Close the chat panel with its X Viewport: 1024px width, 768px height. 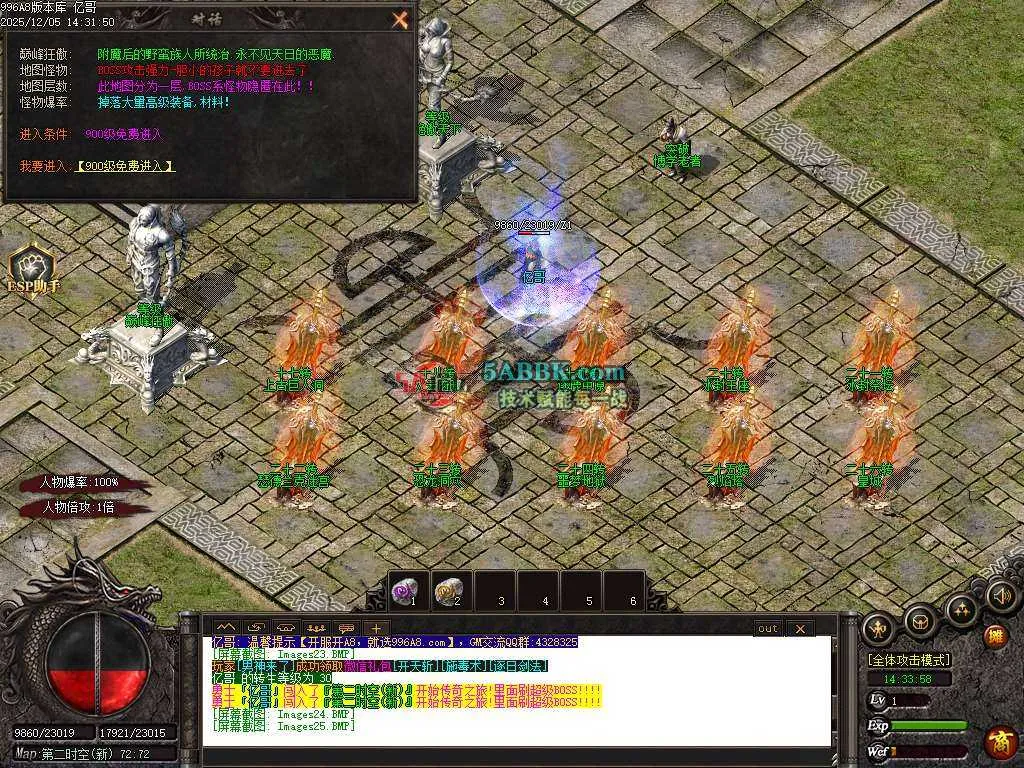[x=800, y=629]
